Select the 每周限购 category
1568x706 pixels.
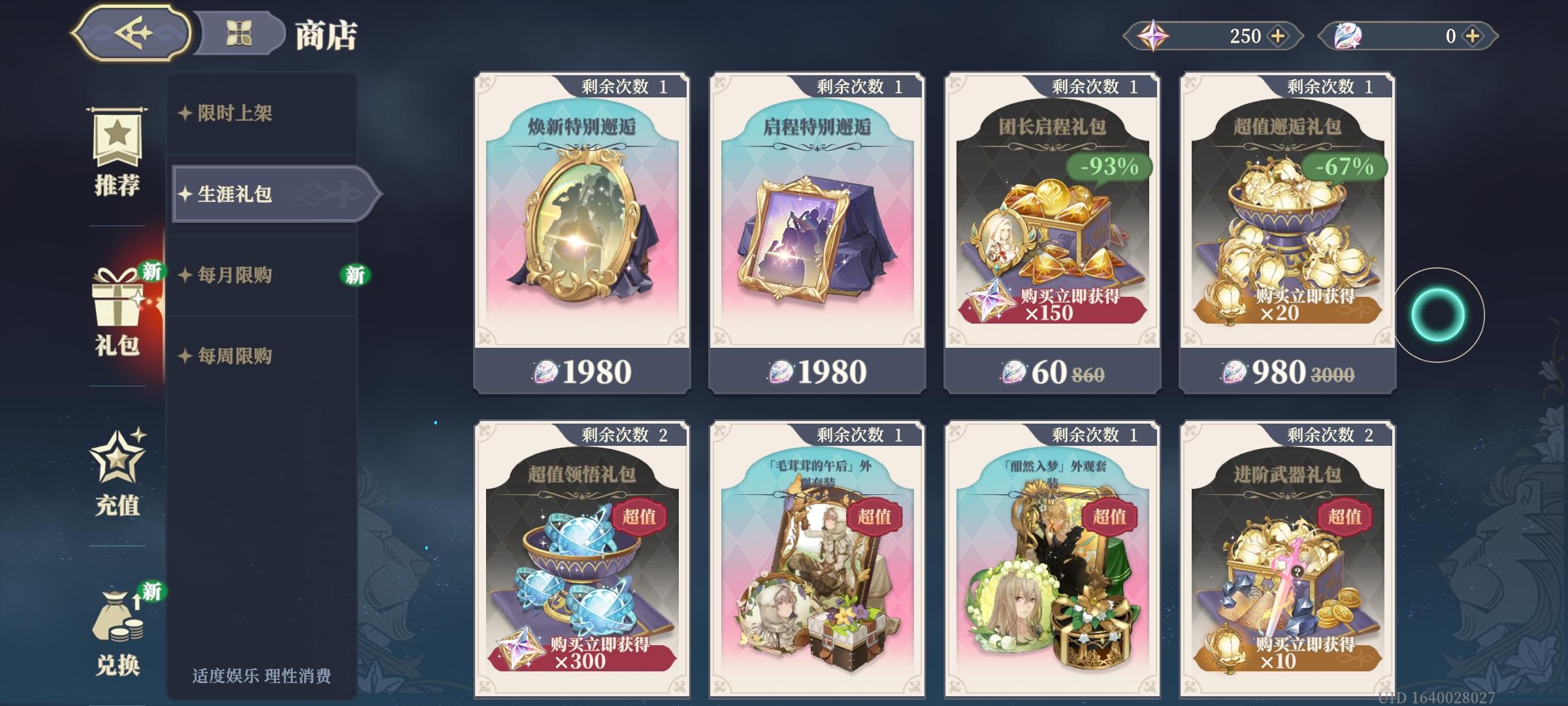(235, 355)
